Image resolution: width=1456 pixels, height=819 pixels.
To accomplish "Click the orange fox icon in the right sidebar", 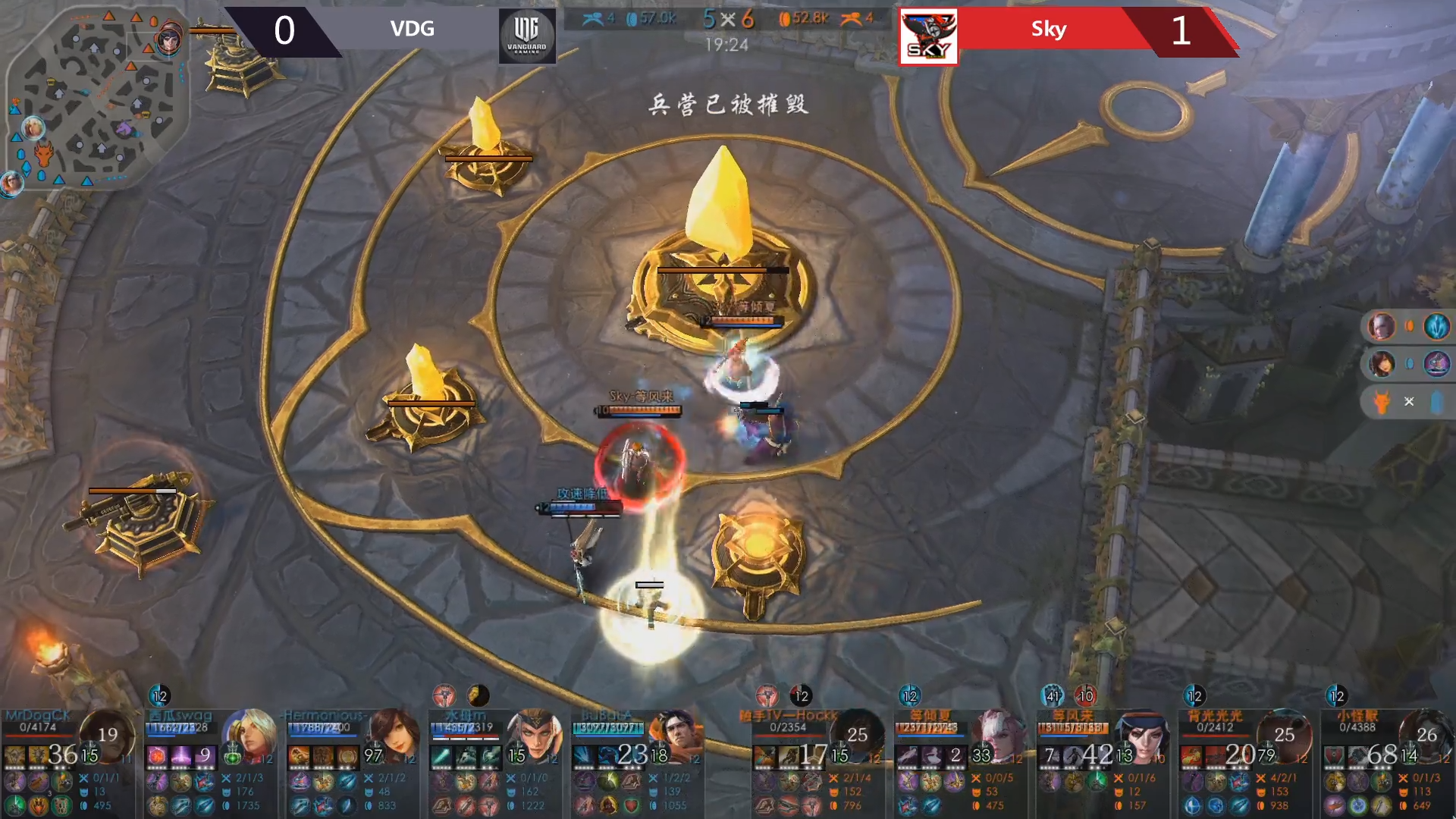I will [1381, 401].
